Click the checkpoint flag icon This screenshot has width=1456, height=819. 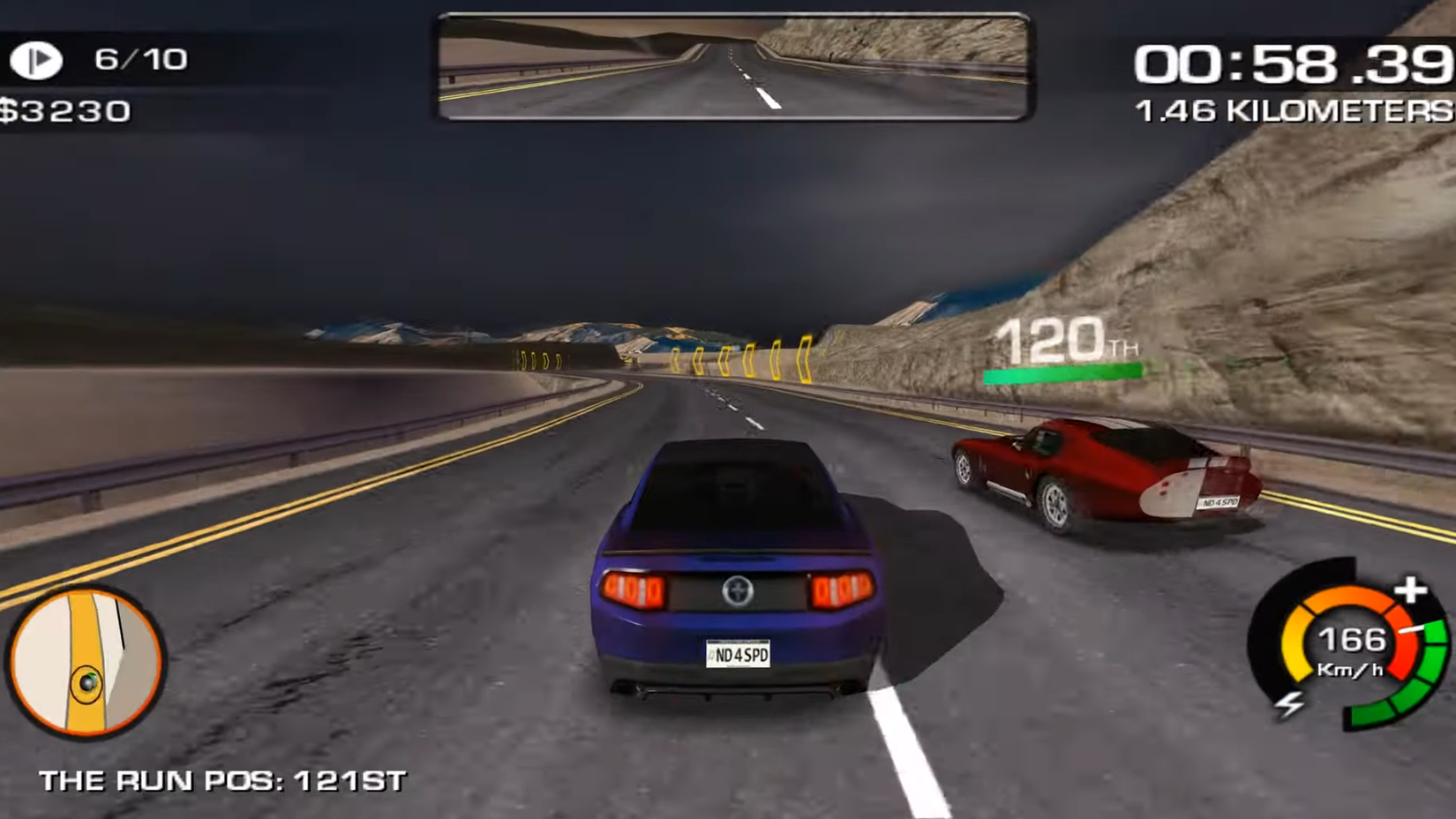[37, 58]
